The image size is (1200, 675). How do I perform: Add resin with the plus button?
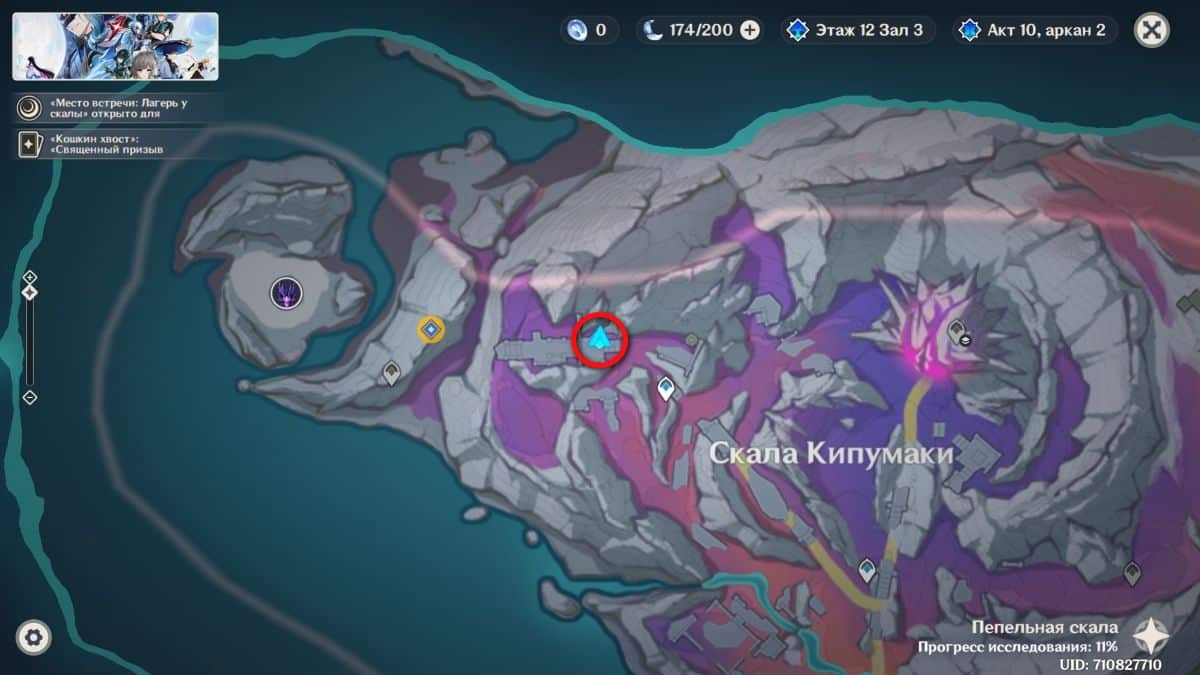pyautogui.click(x=750, y=30)
